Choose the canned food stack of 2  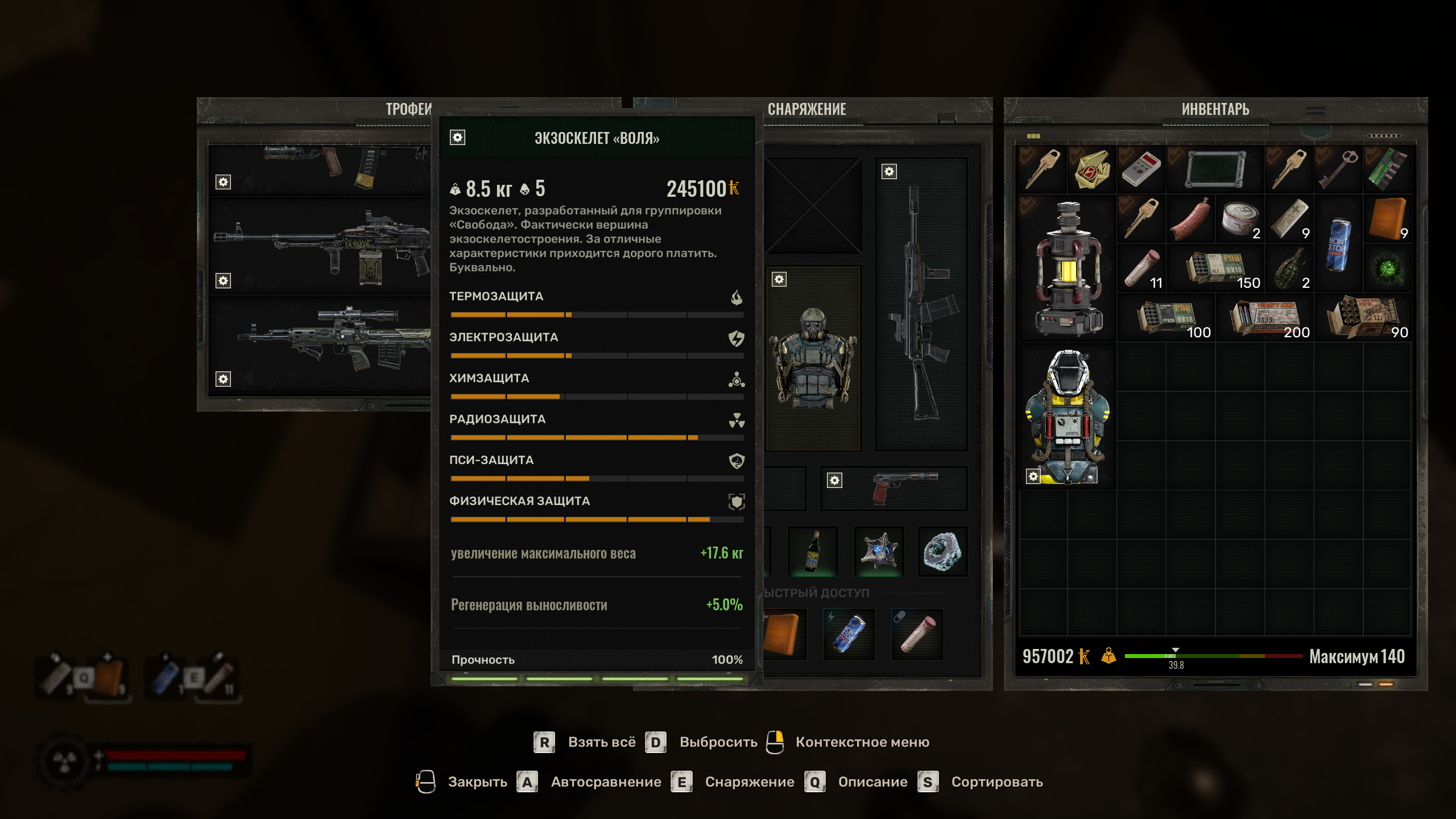click(x=1240, y=220)
